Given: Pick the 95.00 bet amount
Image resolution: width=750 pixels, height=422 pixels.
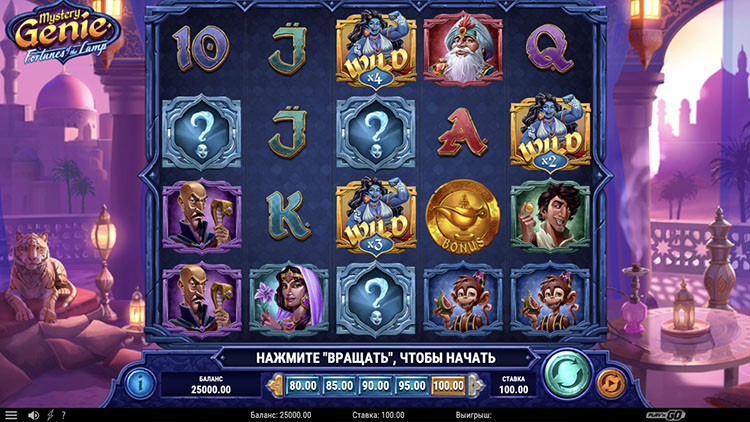Looking at the screenshot, I should pyautogui.click(x=411, y=384).
